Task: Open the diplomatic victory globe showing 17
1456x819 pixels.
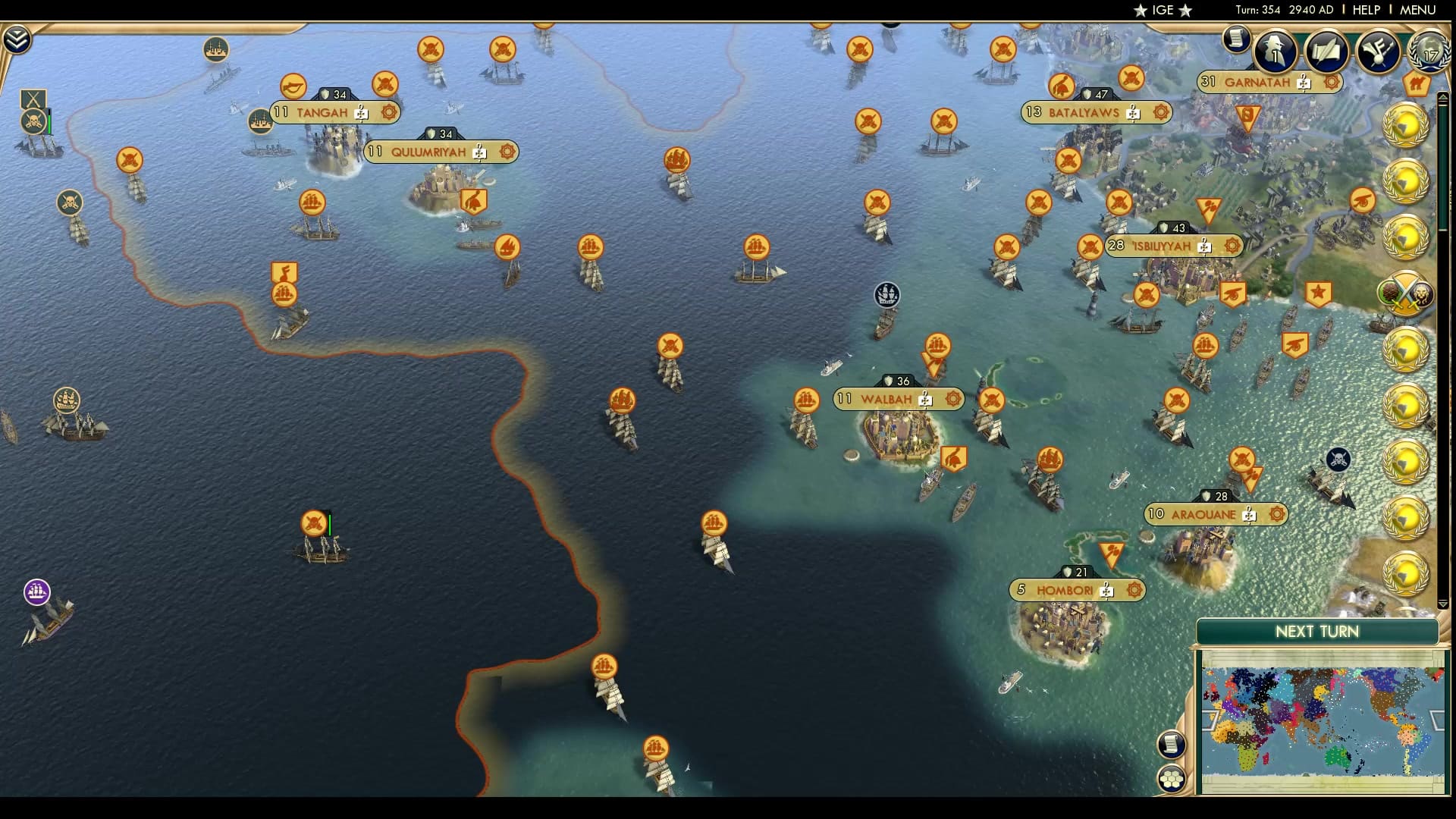Action: pos(1426,53)
